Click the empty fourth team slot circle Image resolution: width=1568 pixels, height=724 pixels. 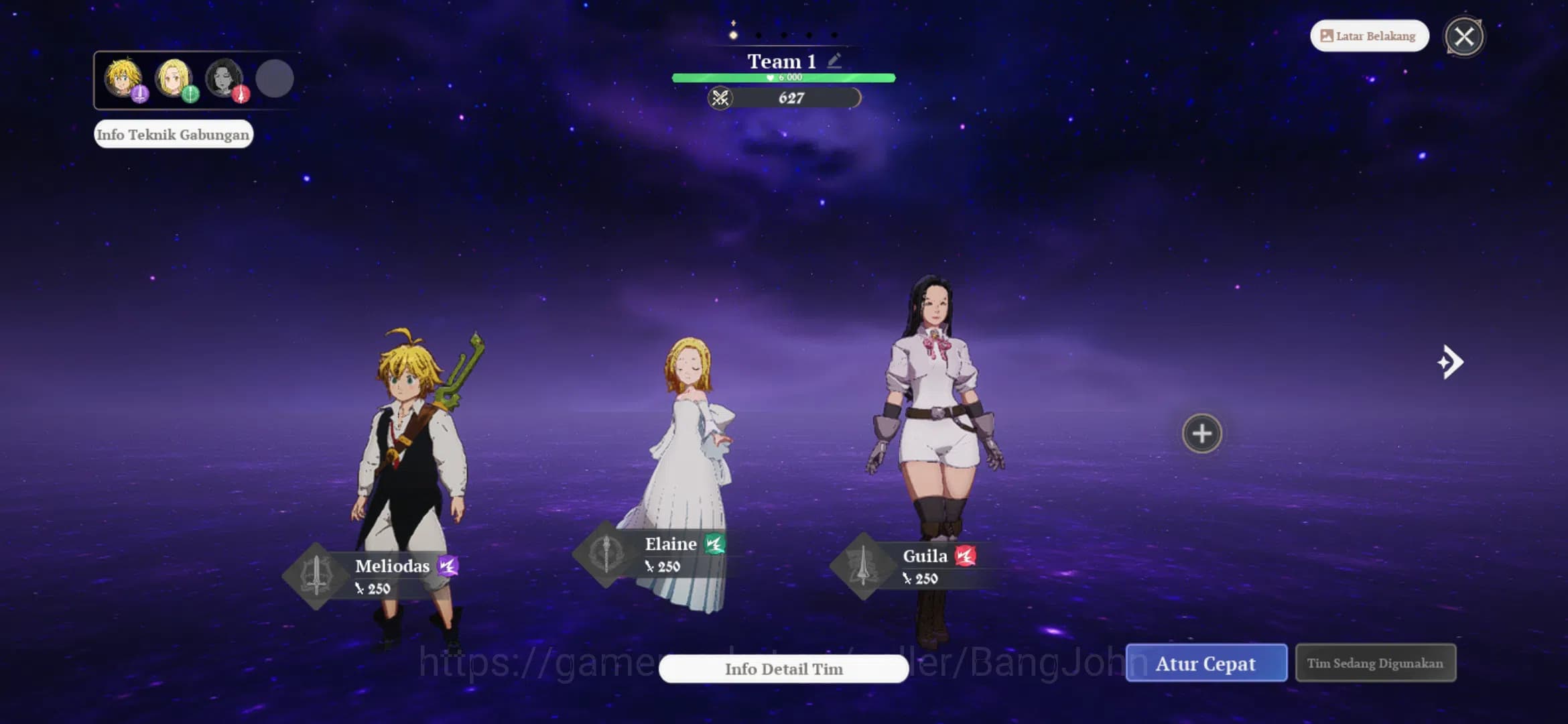275,78
